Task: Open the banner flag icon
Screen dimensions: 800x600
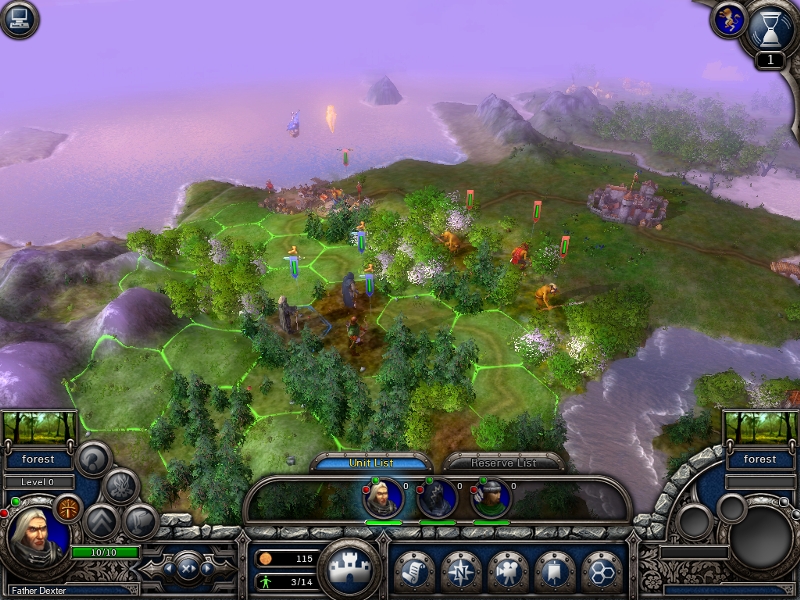Action: click(x=555, y=570)
